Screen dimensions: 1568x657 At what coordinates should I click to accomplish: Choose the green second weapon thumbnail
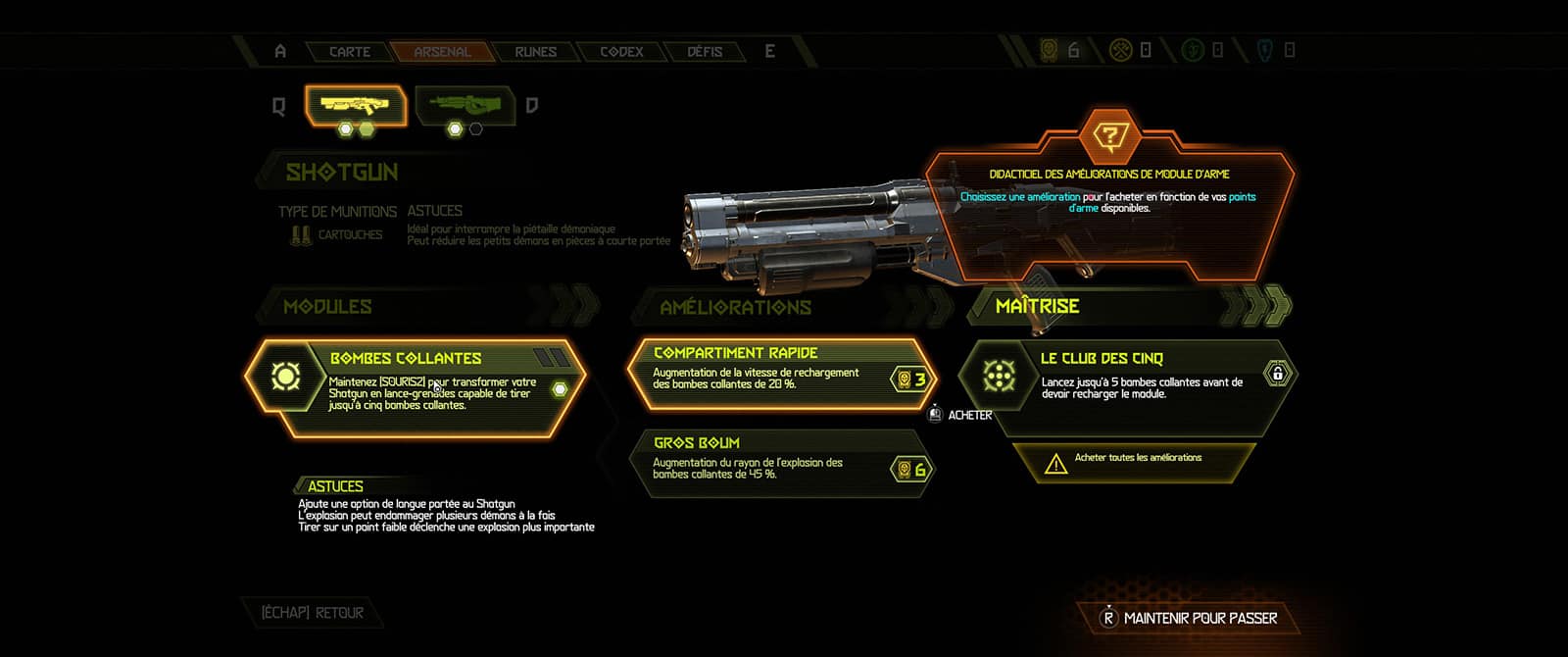coord(465,104)
